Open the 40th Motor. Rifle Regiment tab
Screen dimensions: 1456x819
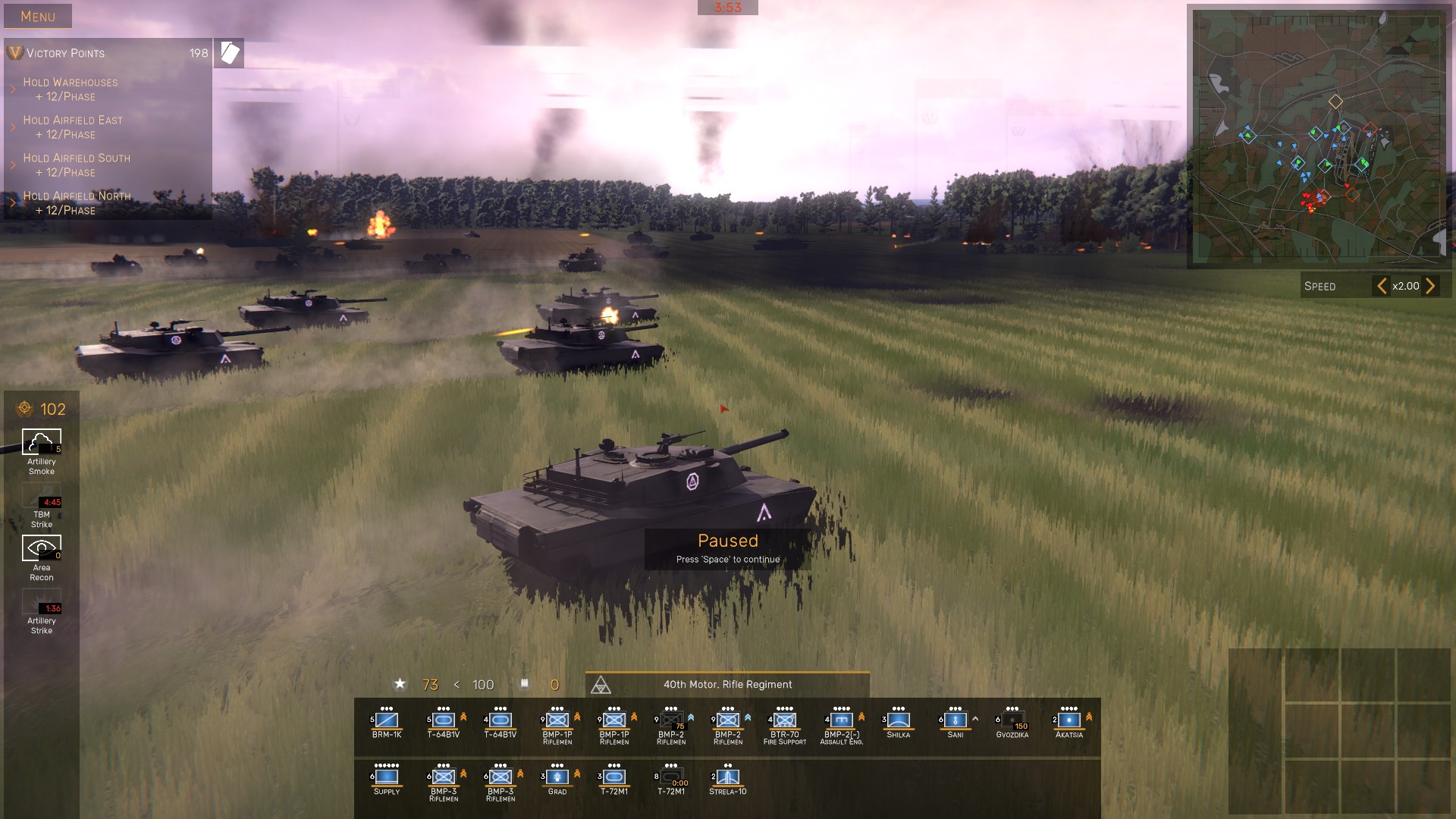tap(727, 684)
